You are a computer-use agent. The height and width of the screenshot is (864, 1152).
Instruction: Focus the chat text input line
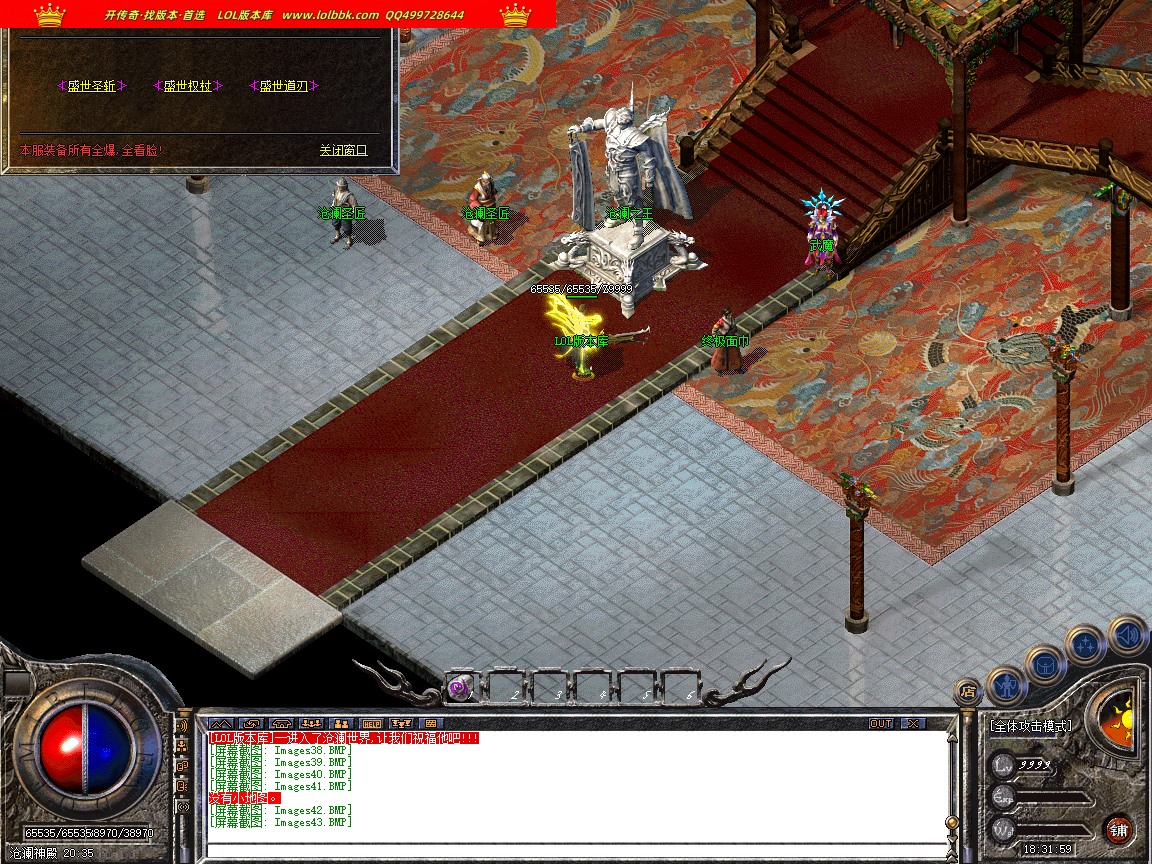pyautogui.click(x=575, y=851)
